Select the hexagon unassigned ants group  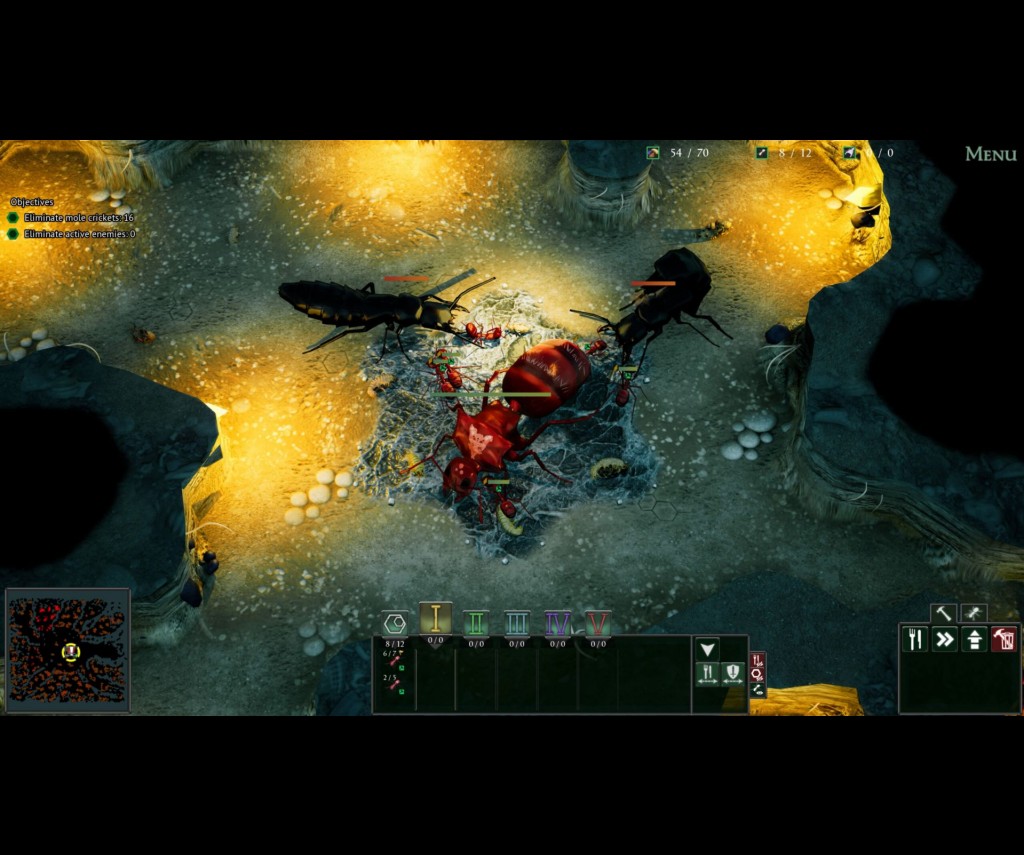[x=395, y=624]
